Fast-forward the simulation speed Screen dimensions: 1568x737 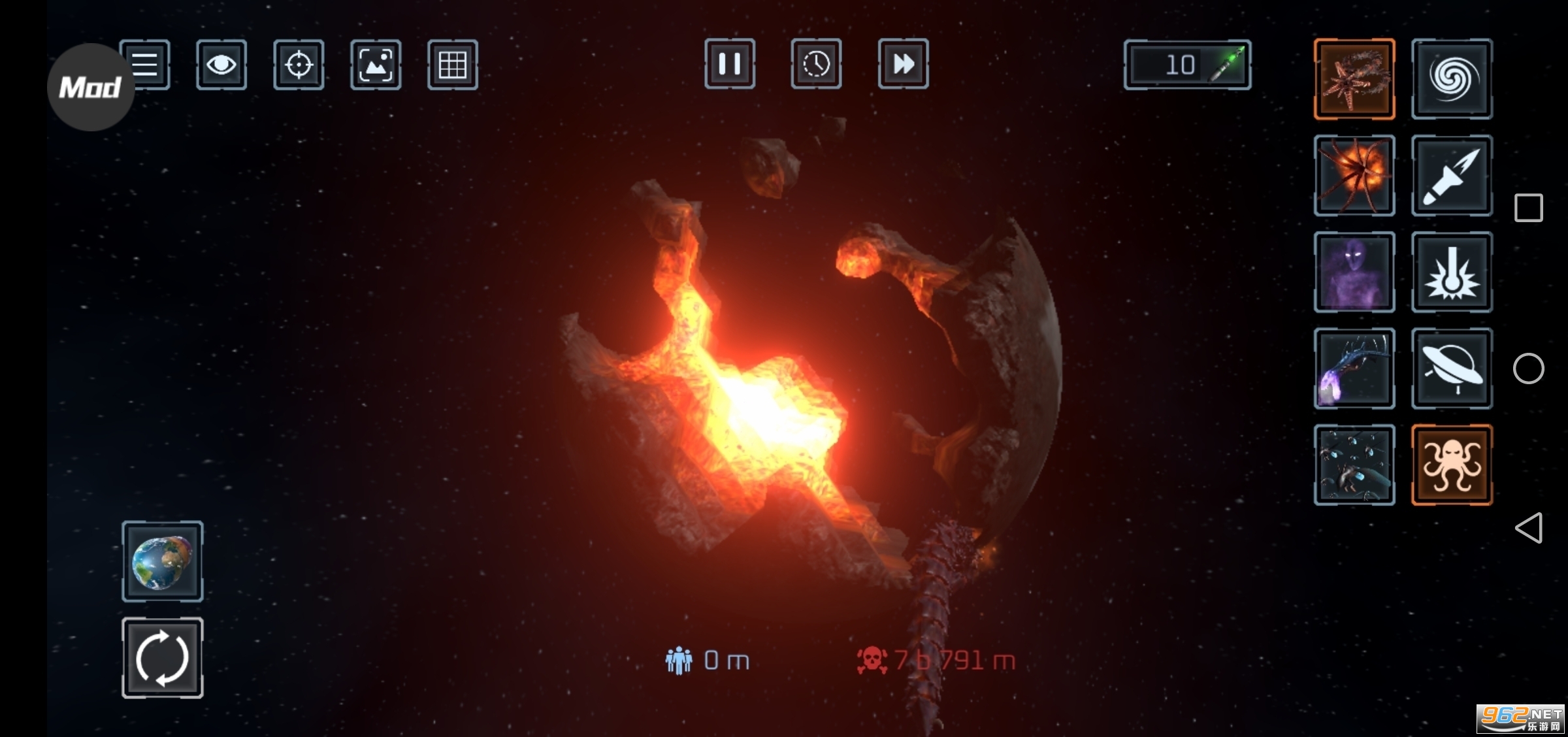904,64
